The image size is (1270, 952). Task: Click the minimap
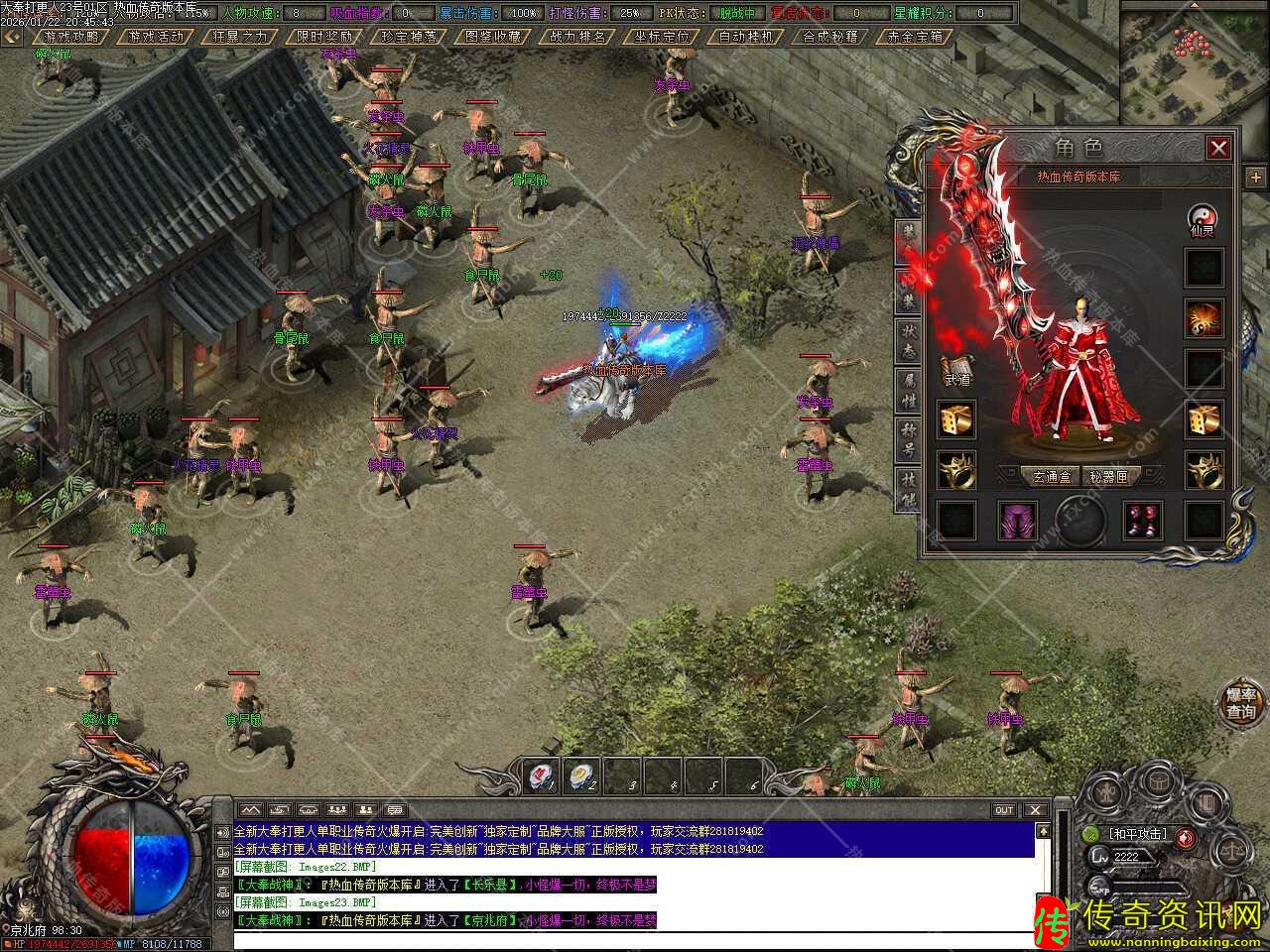click(1195, 61)
